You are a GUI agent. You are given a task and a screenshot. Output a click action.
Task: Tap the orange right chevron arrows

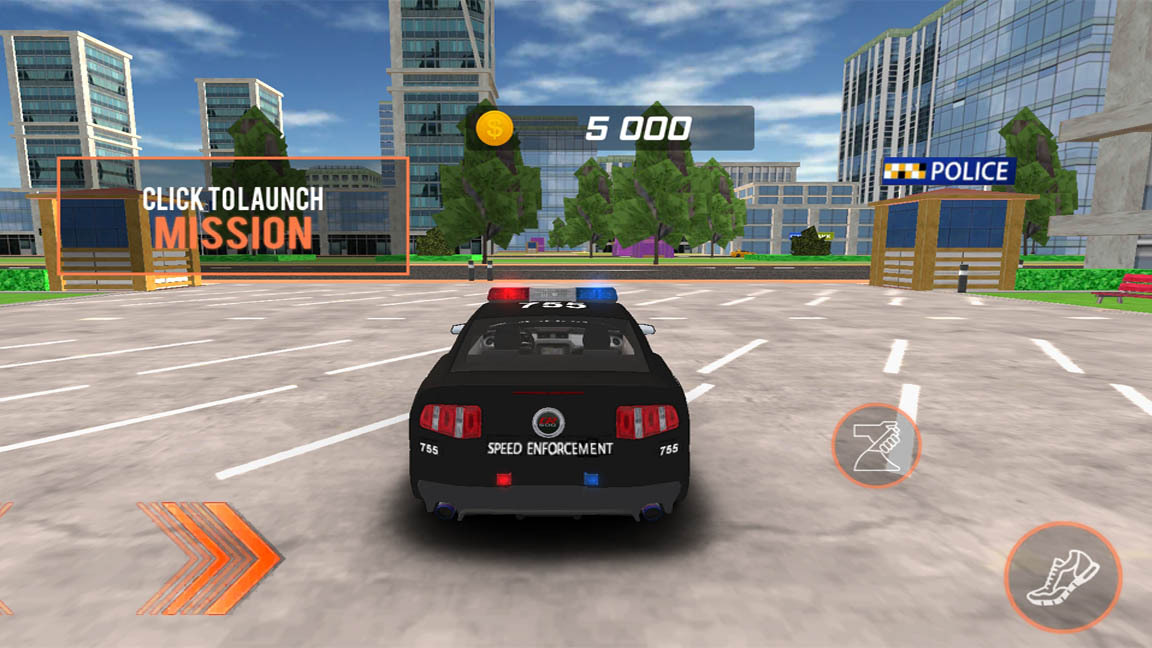point(210,557)
